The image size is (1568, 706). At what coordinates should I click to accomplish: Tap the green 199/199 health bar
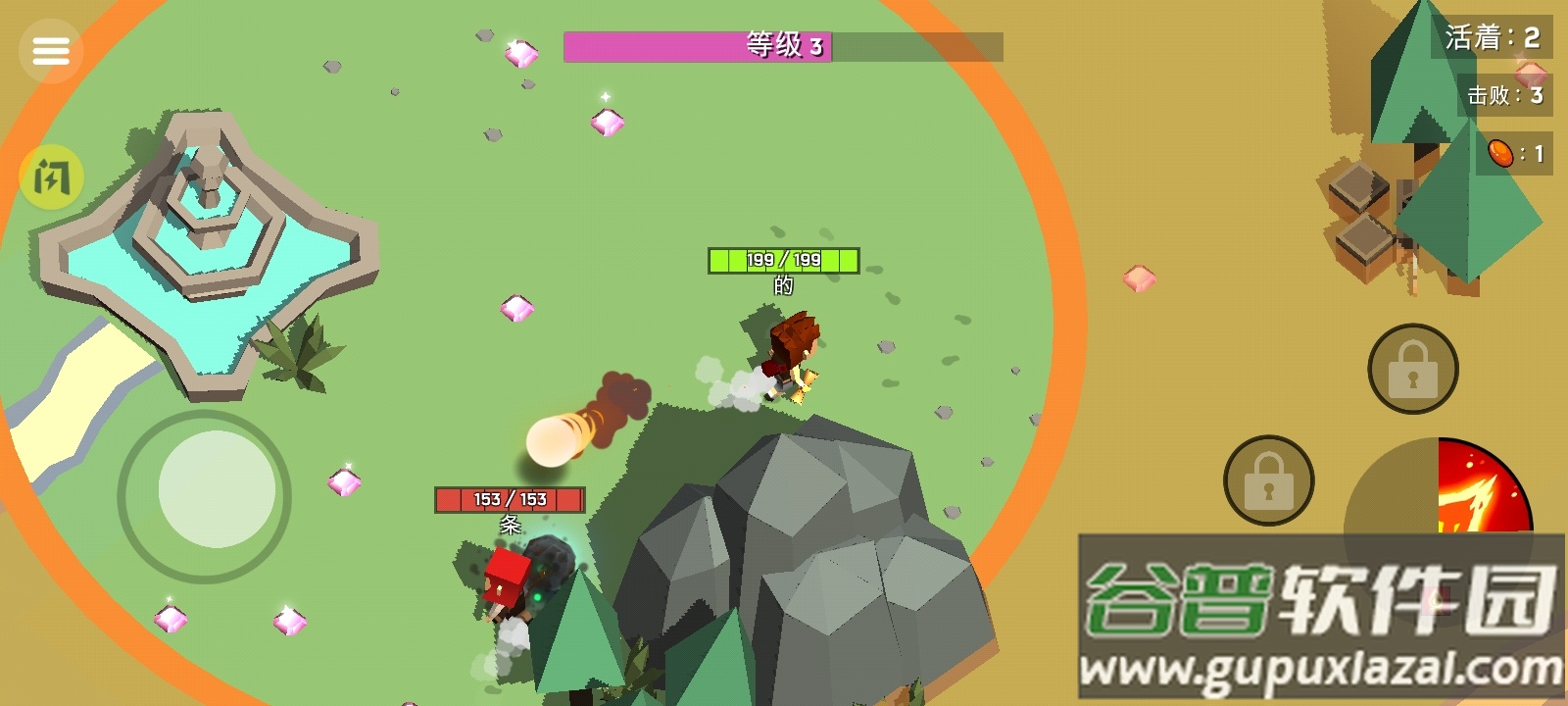pos(781,261)
